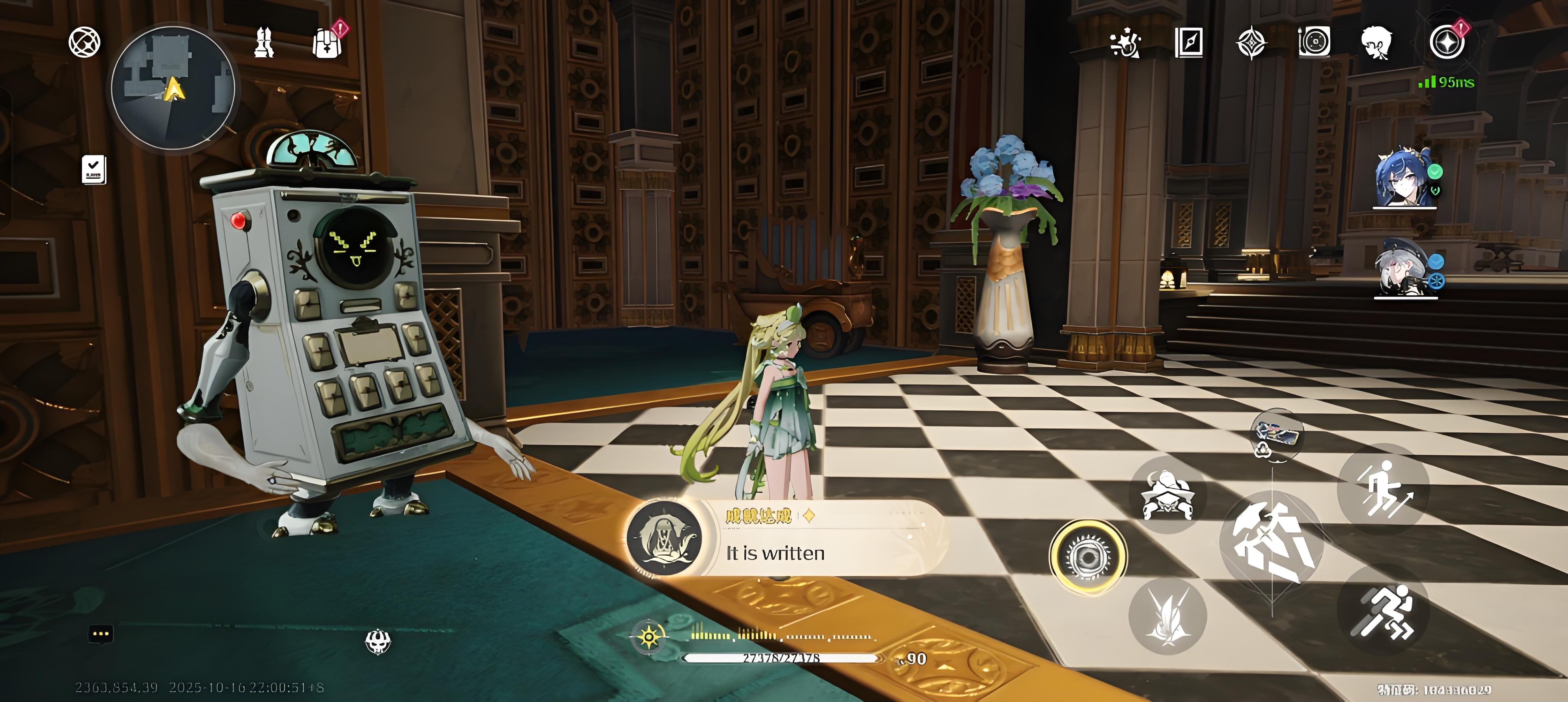Tap the mask icon at the bottom
Viewport: 1568px width, 702px height.
click(377, 641)
